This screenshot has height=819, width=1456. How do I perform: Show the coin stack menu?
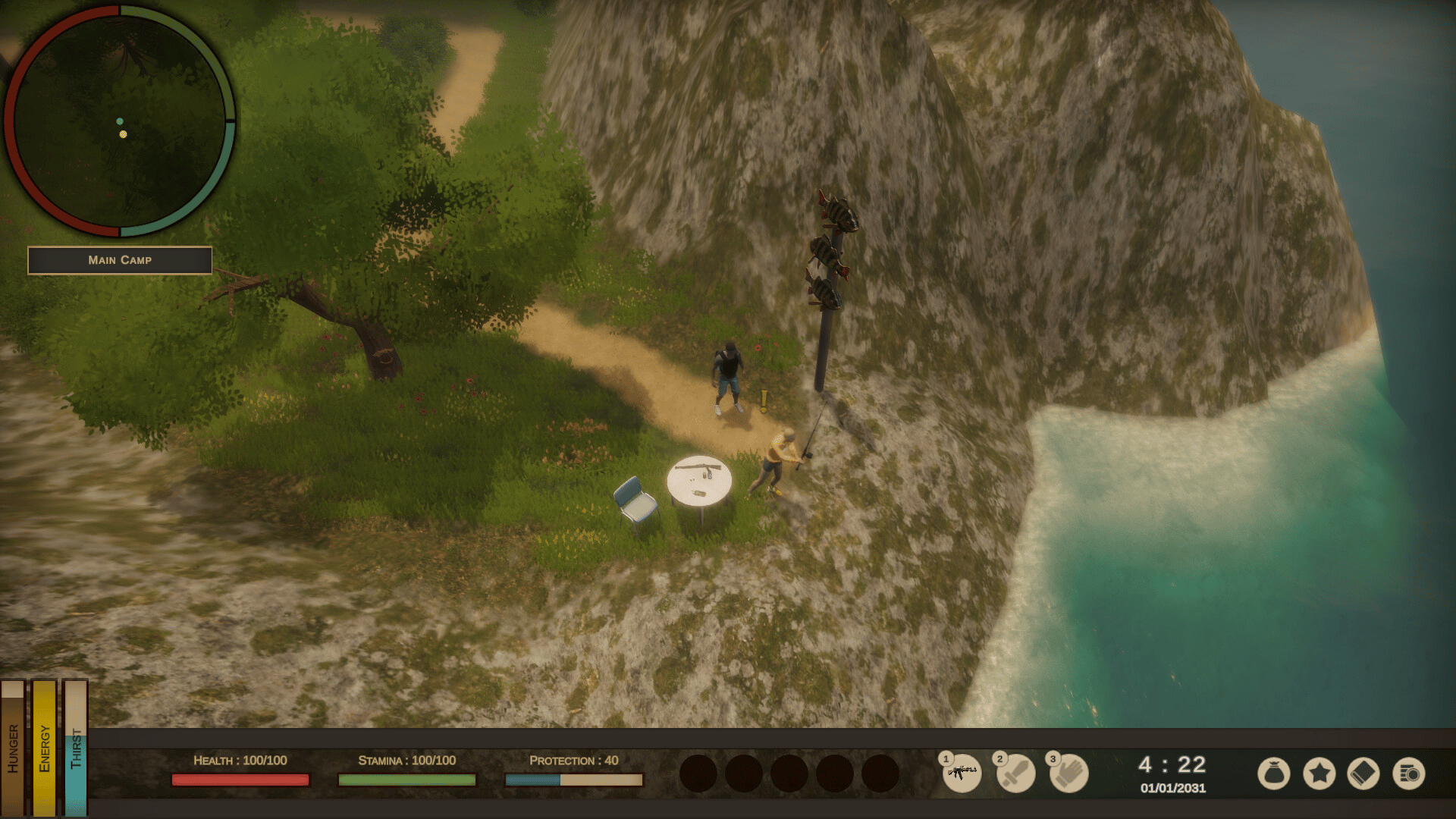coord(1409,774)
